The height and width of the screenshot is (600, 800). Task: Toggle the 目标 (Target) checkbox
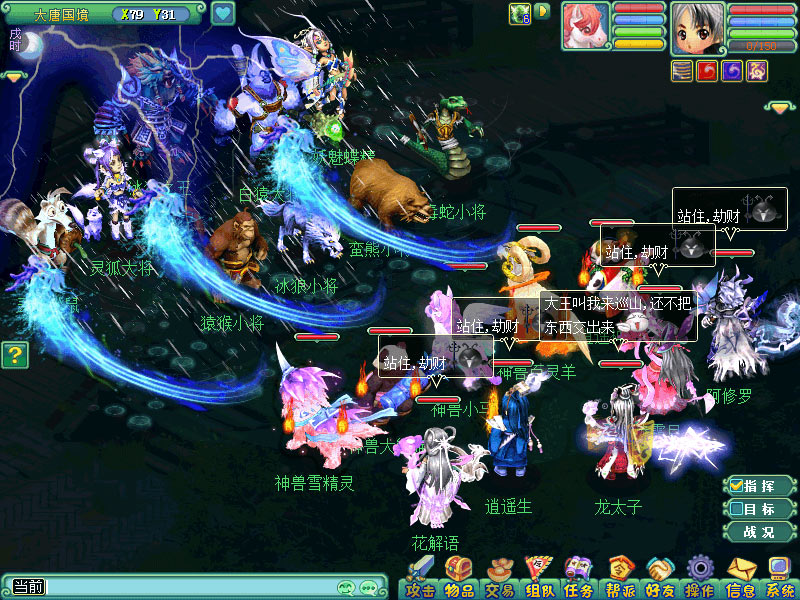737,509
